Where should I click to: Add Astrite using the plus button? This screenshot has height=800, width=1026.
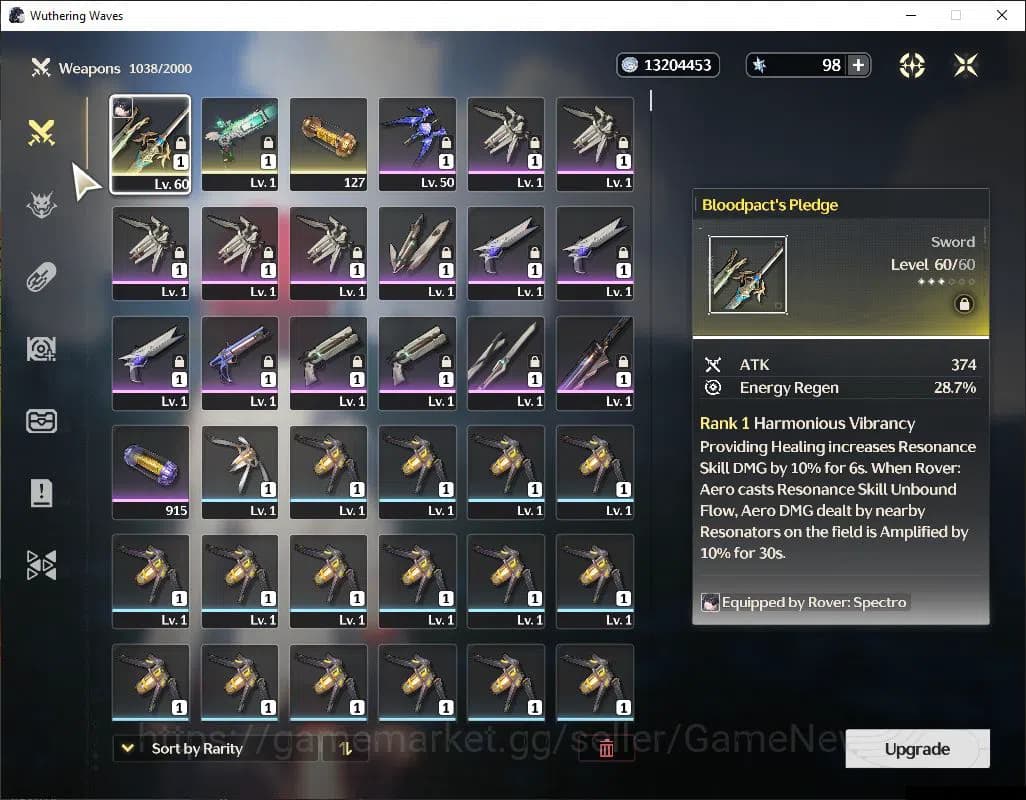858,65
